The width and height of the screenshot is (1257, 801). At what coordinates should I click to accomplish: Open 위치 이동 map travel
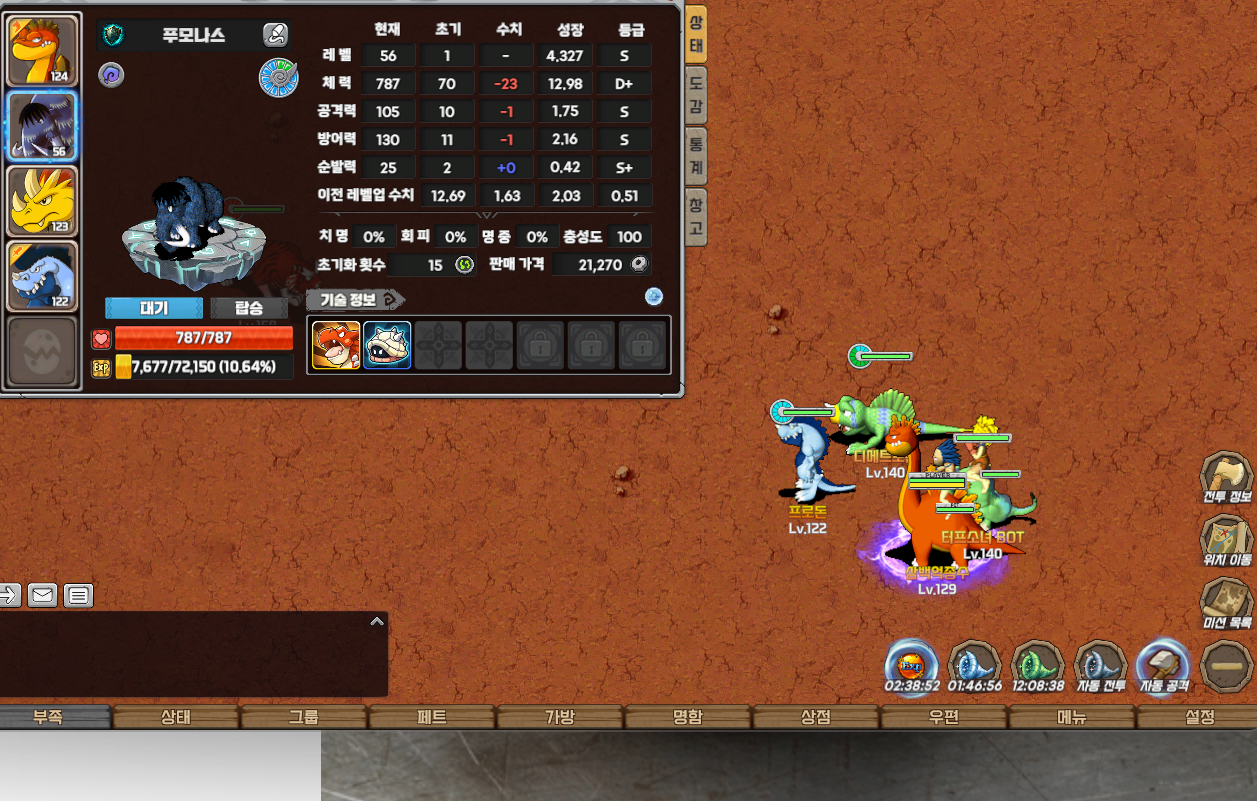click(x=1227, y=541)
